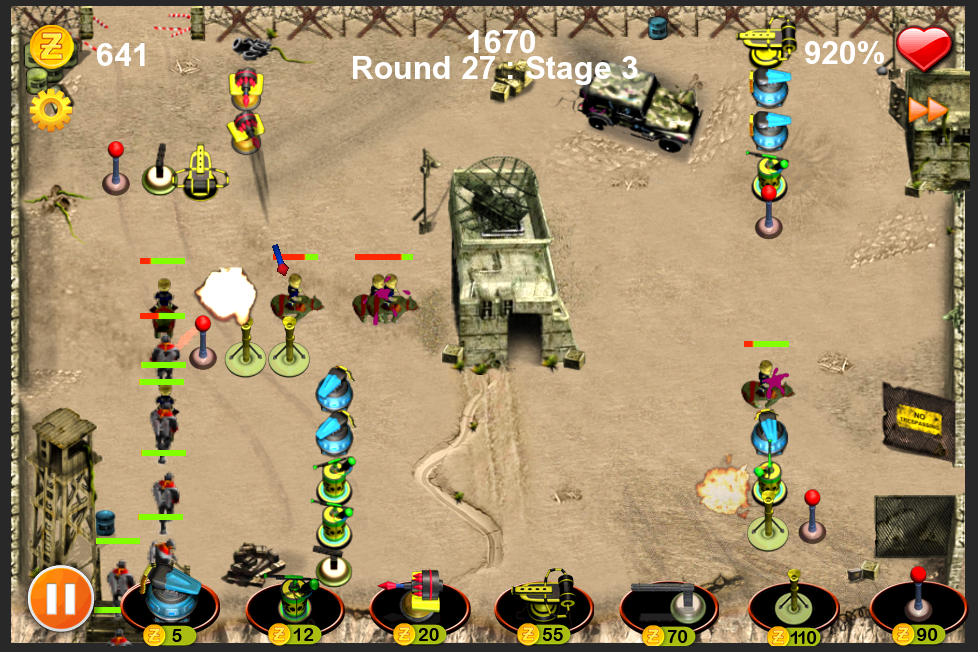Select the blue cannon tower costing 5
This screenshot has height=652, width=978.
170,602
